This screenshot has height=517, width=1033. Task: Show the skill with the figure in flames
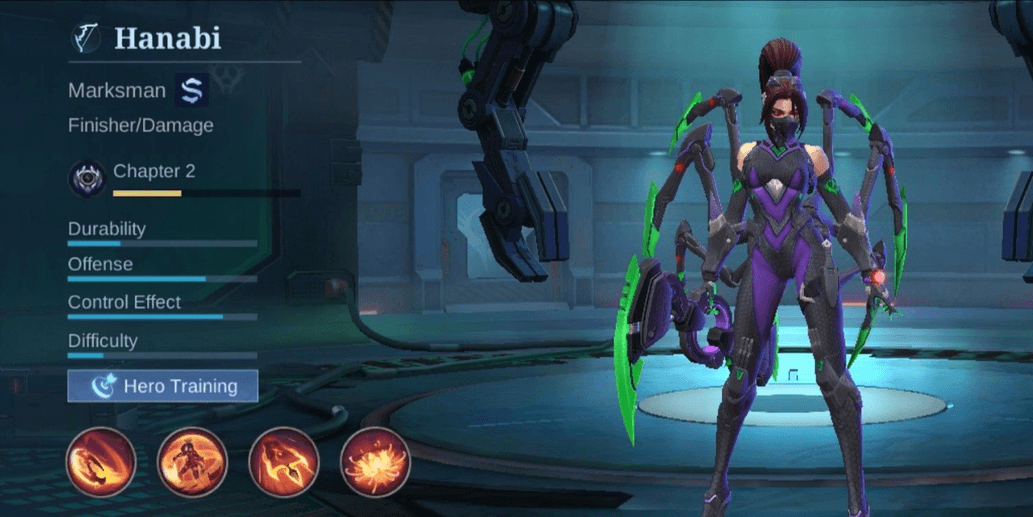point(192,461)
